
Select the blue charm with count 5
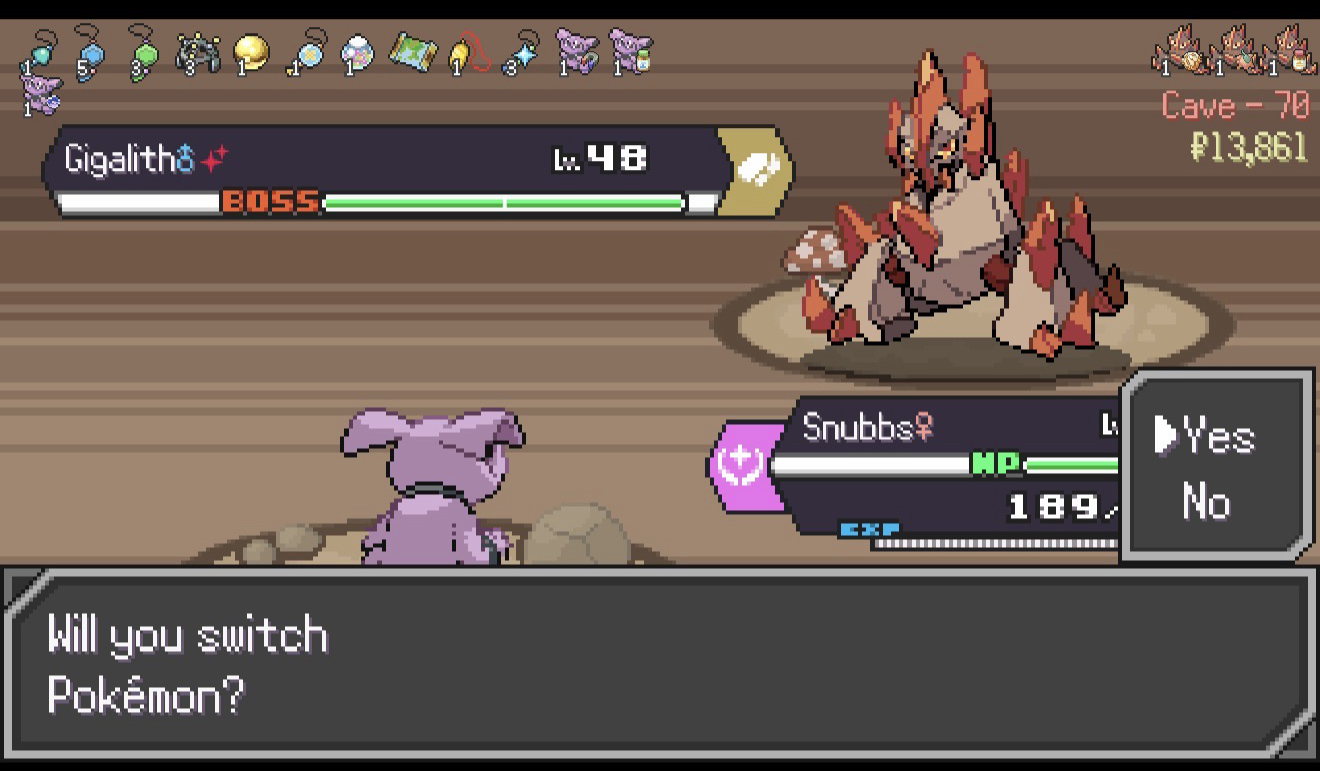tap(89, 53)
